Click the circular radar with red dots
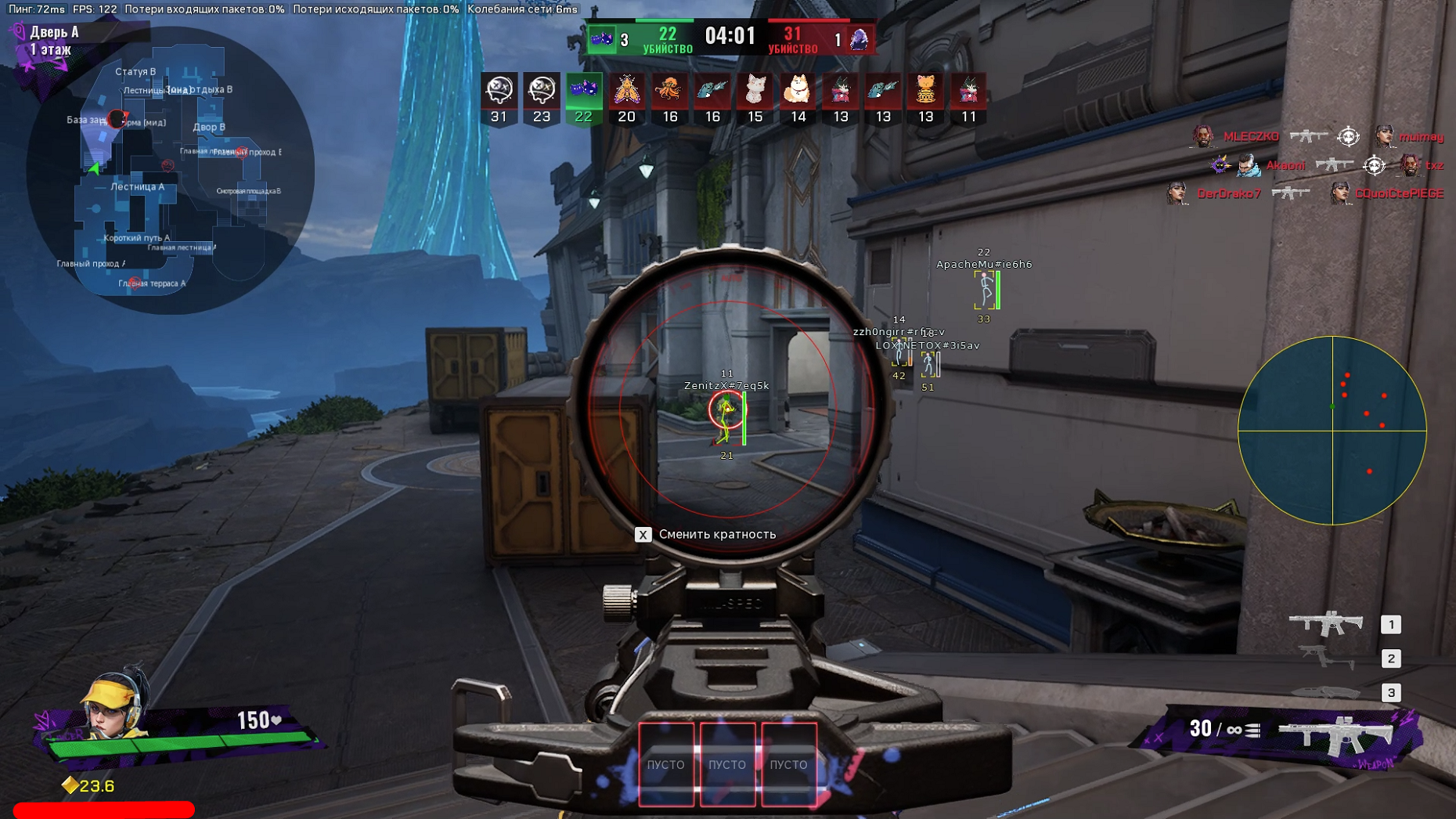This screenshot has width=1456, height=819. pyautogui.click(x=1332, y=431)
